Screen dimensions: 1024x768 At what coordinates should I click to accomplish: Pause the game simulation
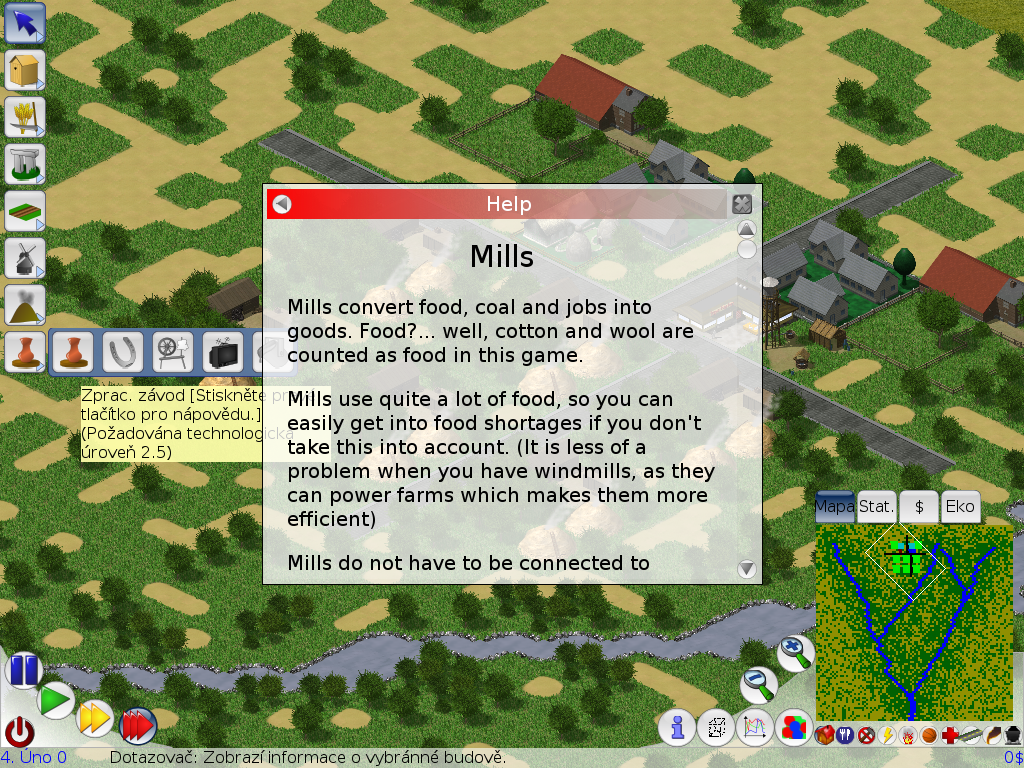pos(23,669)
